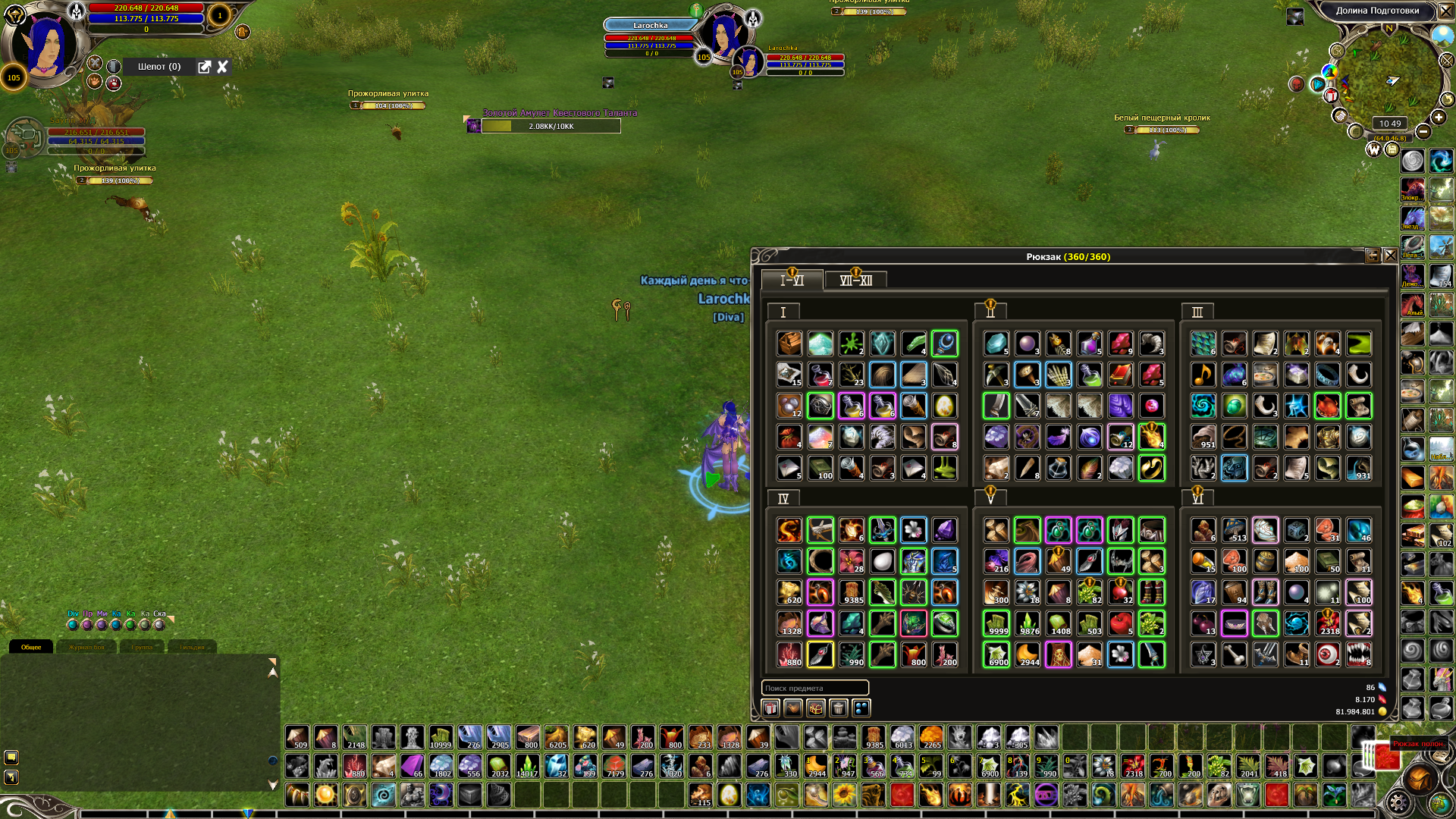
Task: Select the red apple item stack
Action: click(1120, 623)
